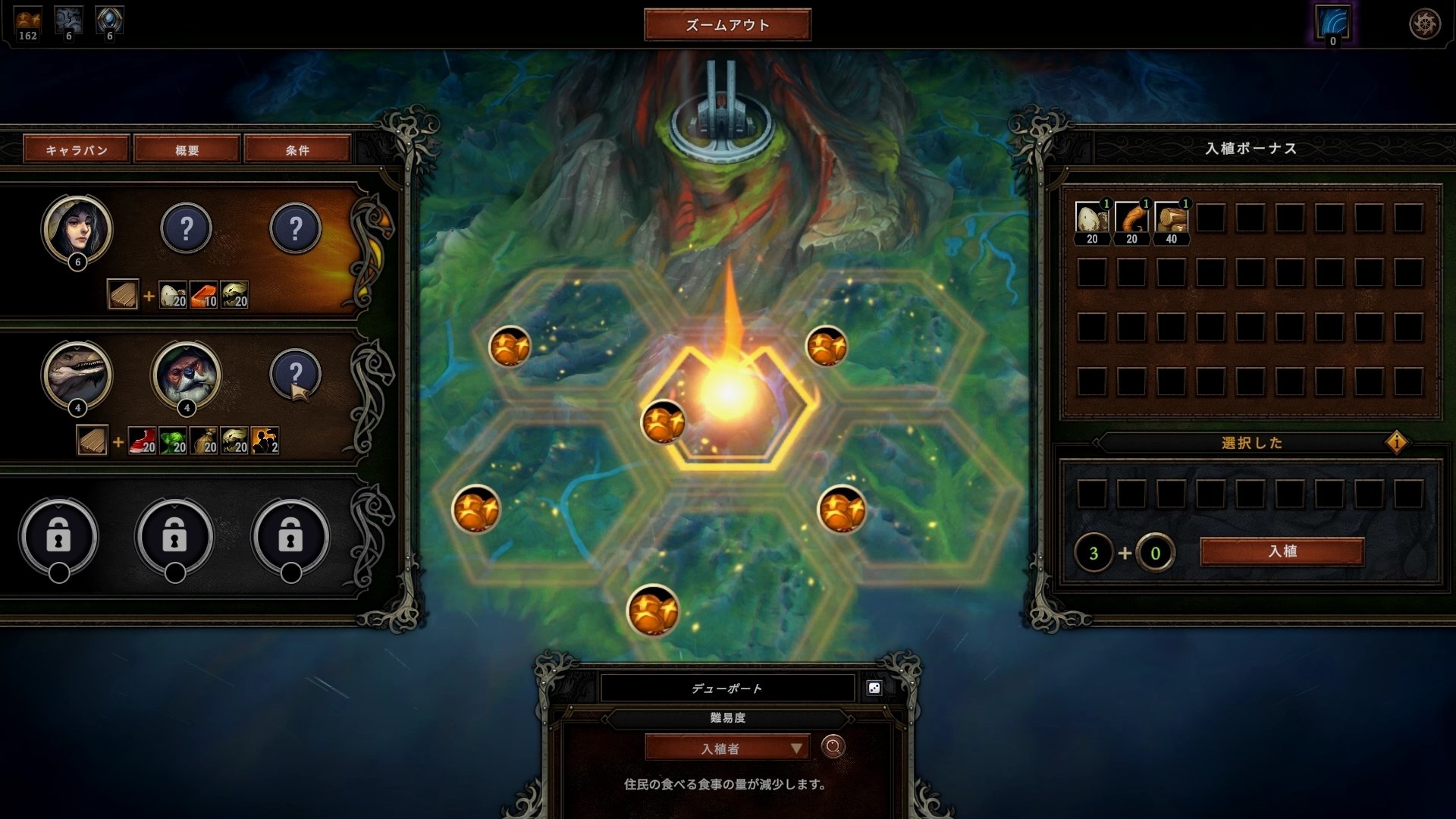Show the 条件 conditions tab
The height and width of the screenshot is (819, 1456).
[297, 149]
